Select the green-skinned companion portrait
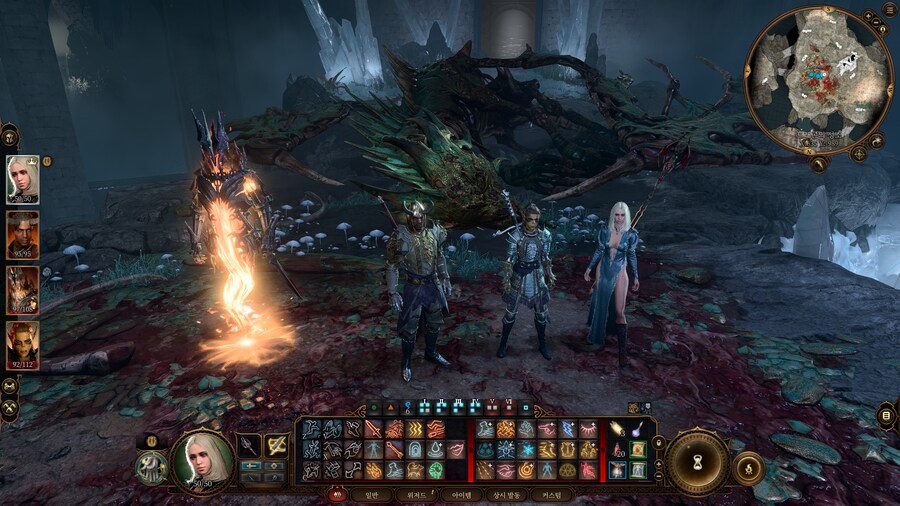Viewport: 900px width, 506px height. pyautogui.click(x=22, y=344)
